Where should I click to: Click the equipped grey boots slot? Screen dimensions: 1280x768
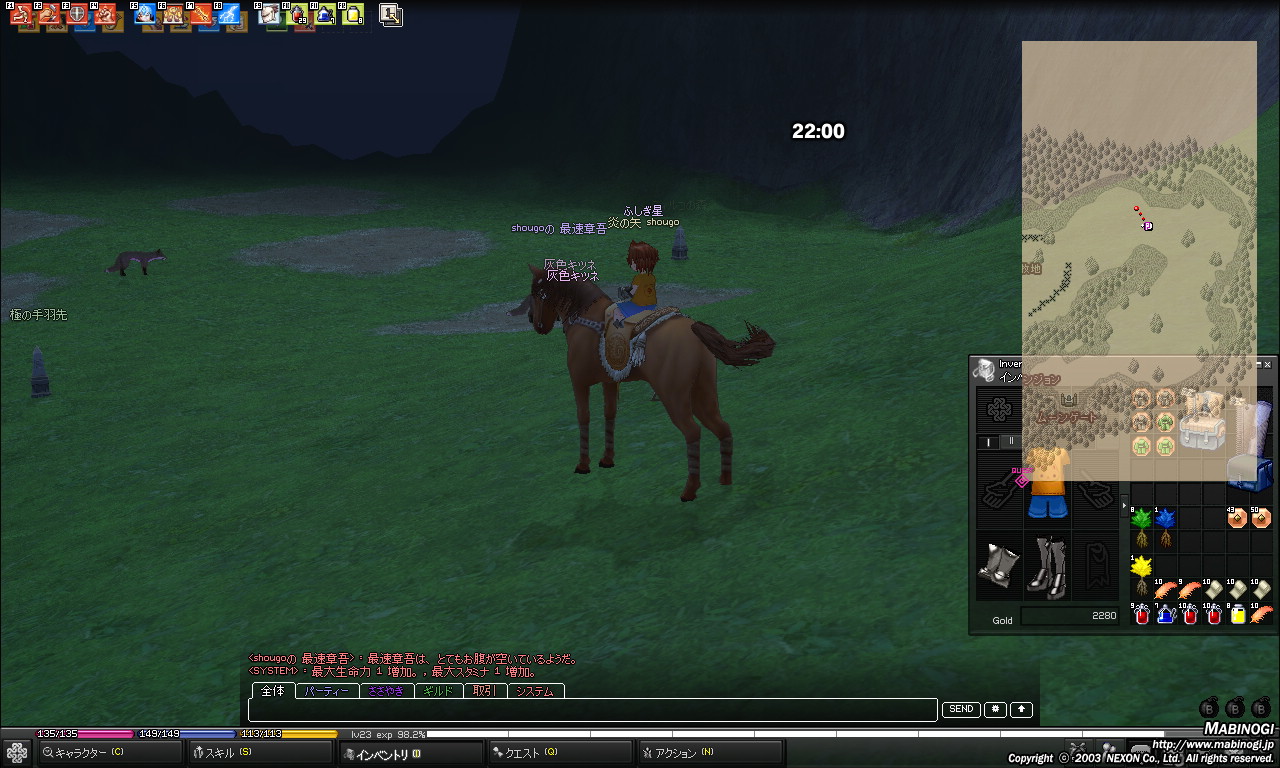(1047, 567)
